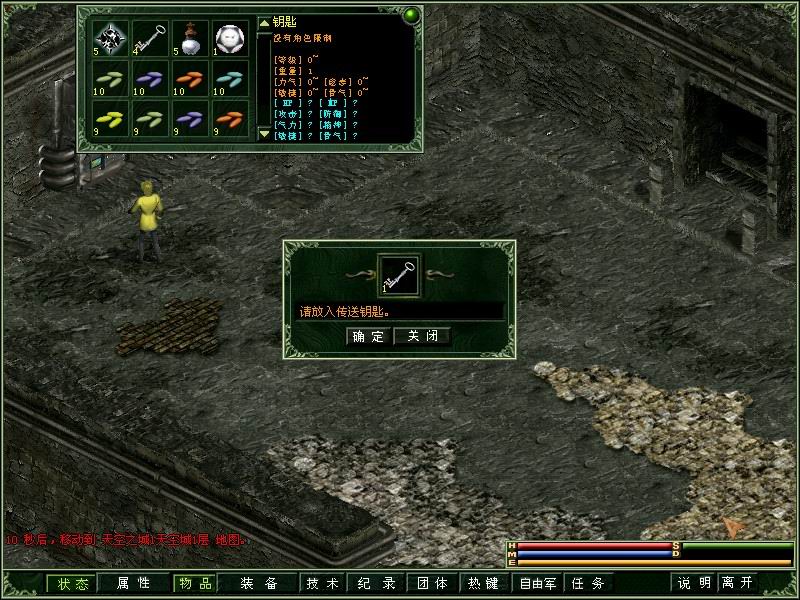Exit via the 离开 button
This screenshot has width=800, height=600.
click(738, 583)
